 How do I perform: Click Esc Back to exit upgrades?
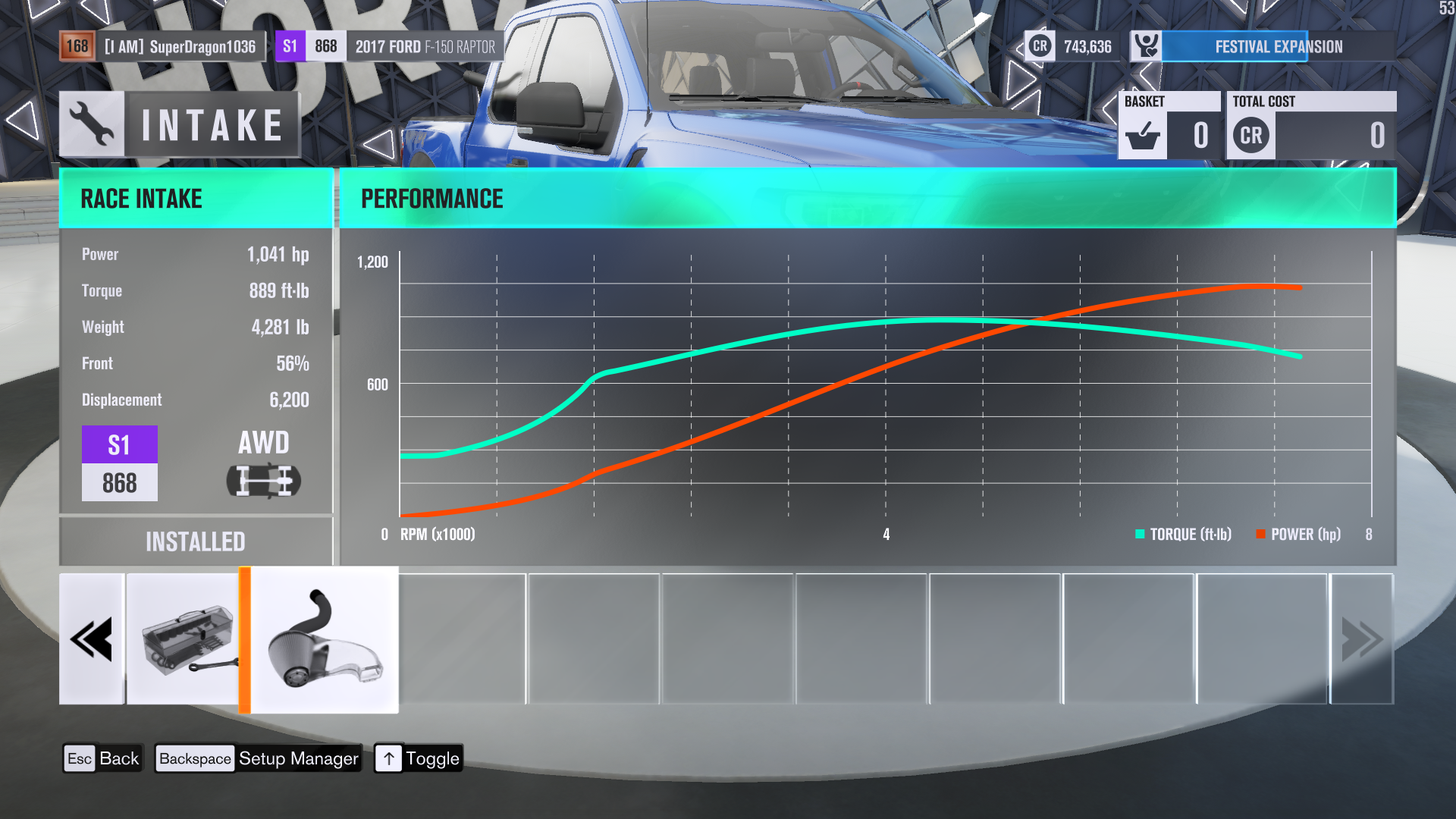pos(102,758)
